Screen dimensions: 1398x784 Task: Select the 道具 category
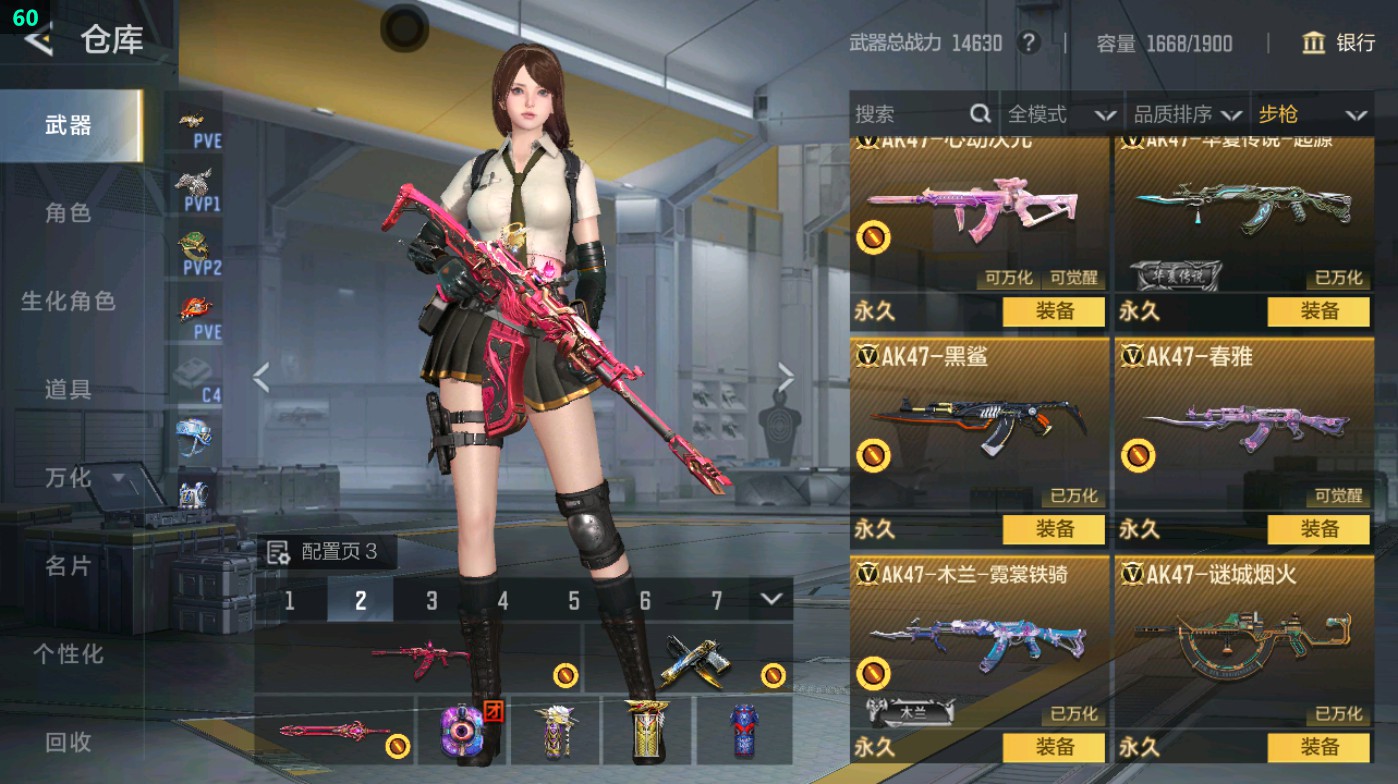[68, 389]
